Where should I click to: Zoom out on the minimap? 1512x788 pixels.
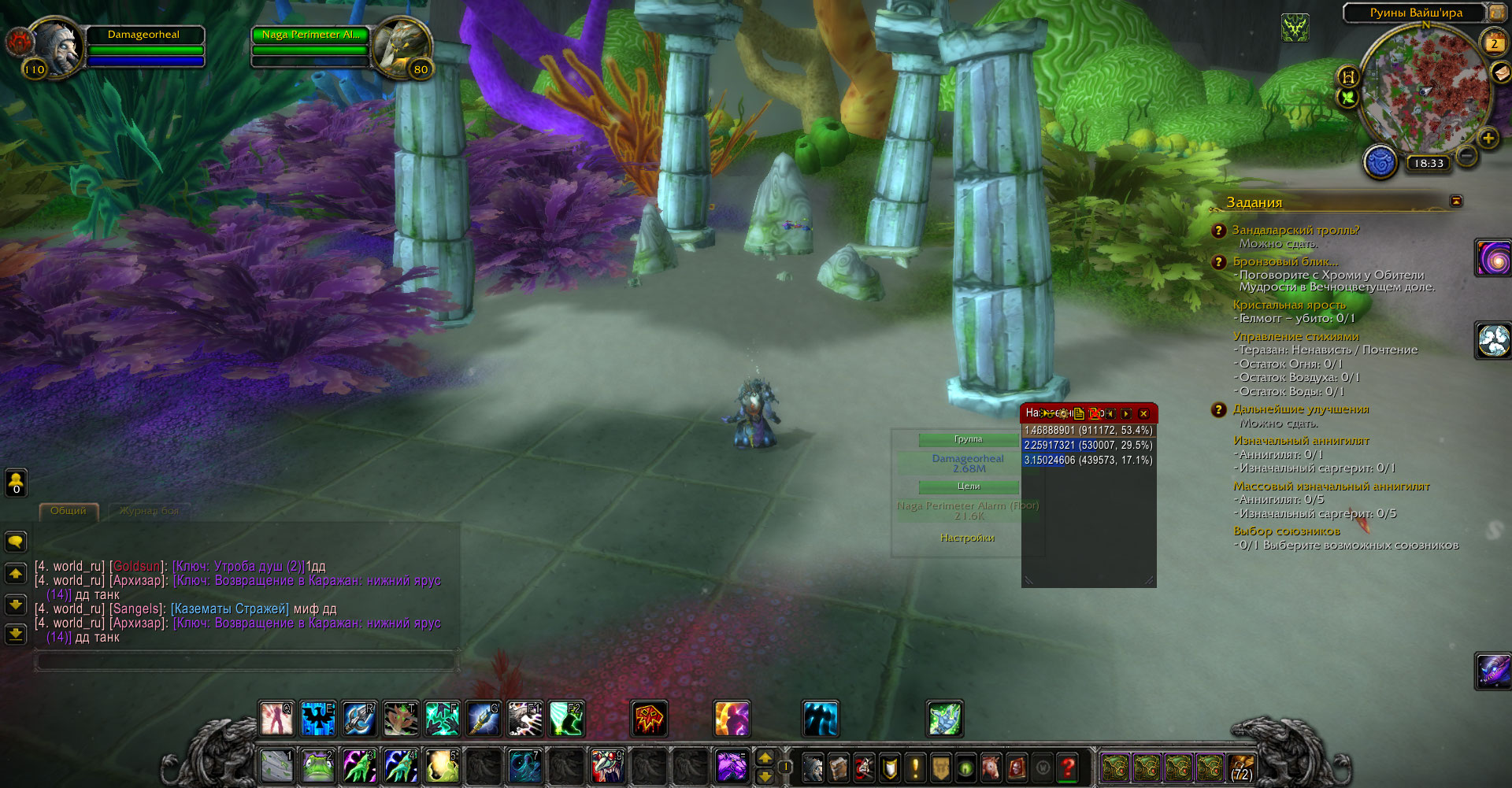1466,156
